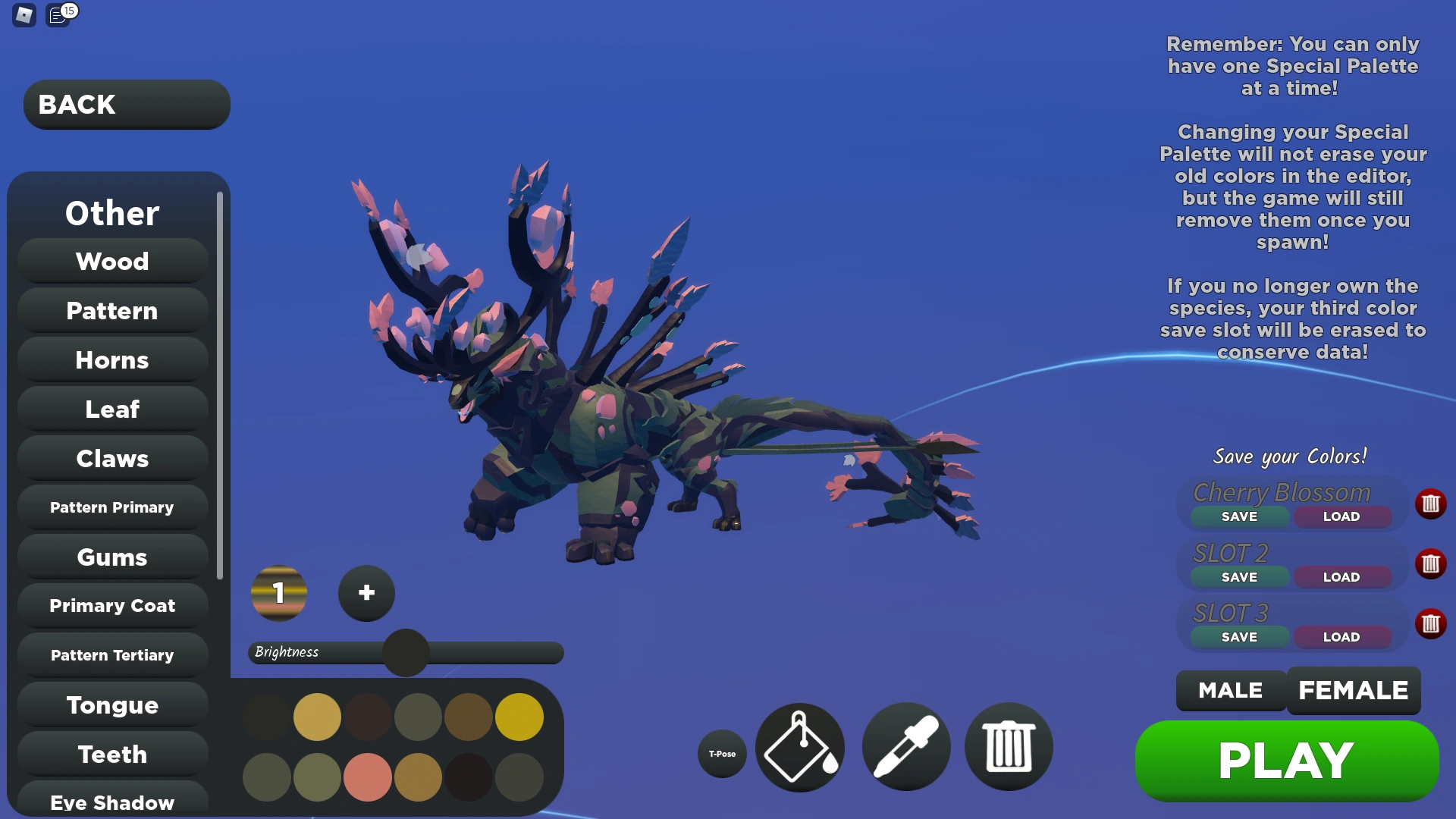Select the FEMALE option
This screenshot has width=1456, height=819.
1354,691
